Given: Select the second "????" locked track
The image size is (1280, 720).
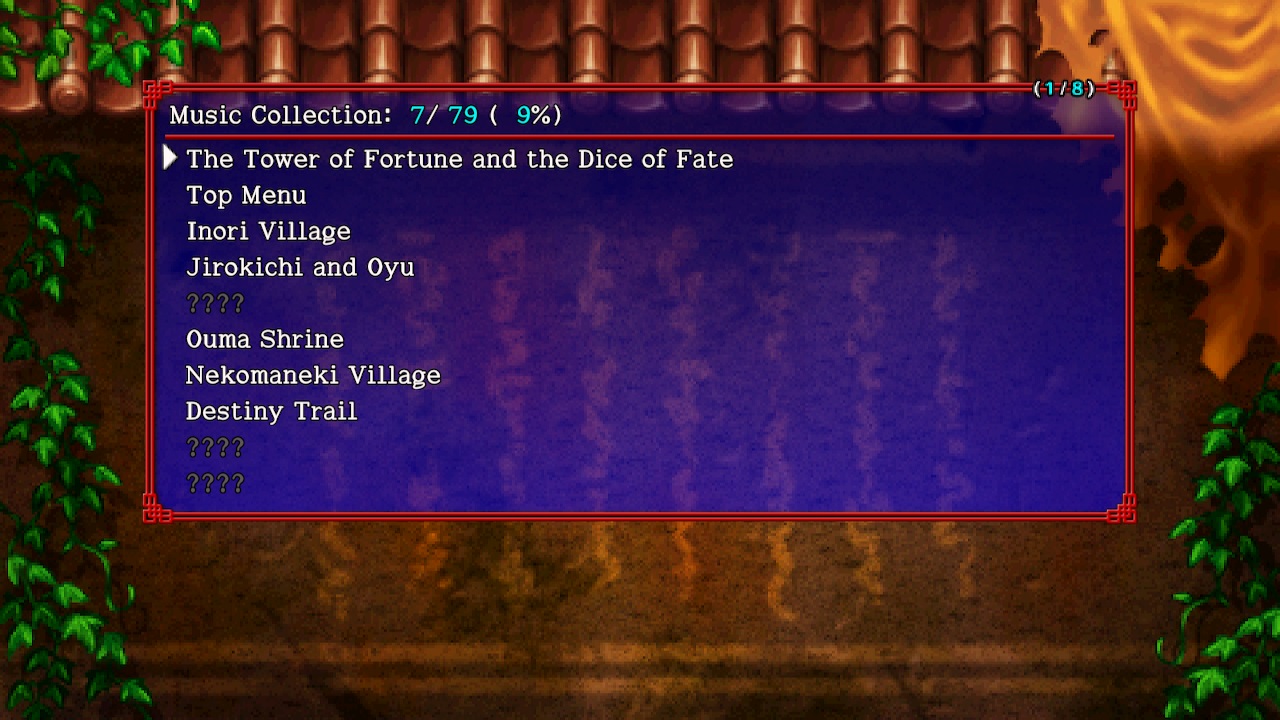Looking at the screenshot, I should 215,447.
